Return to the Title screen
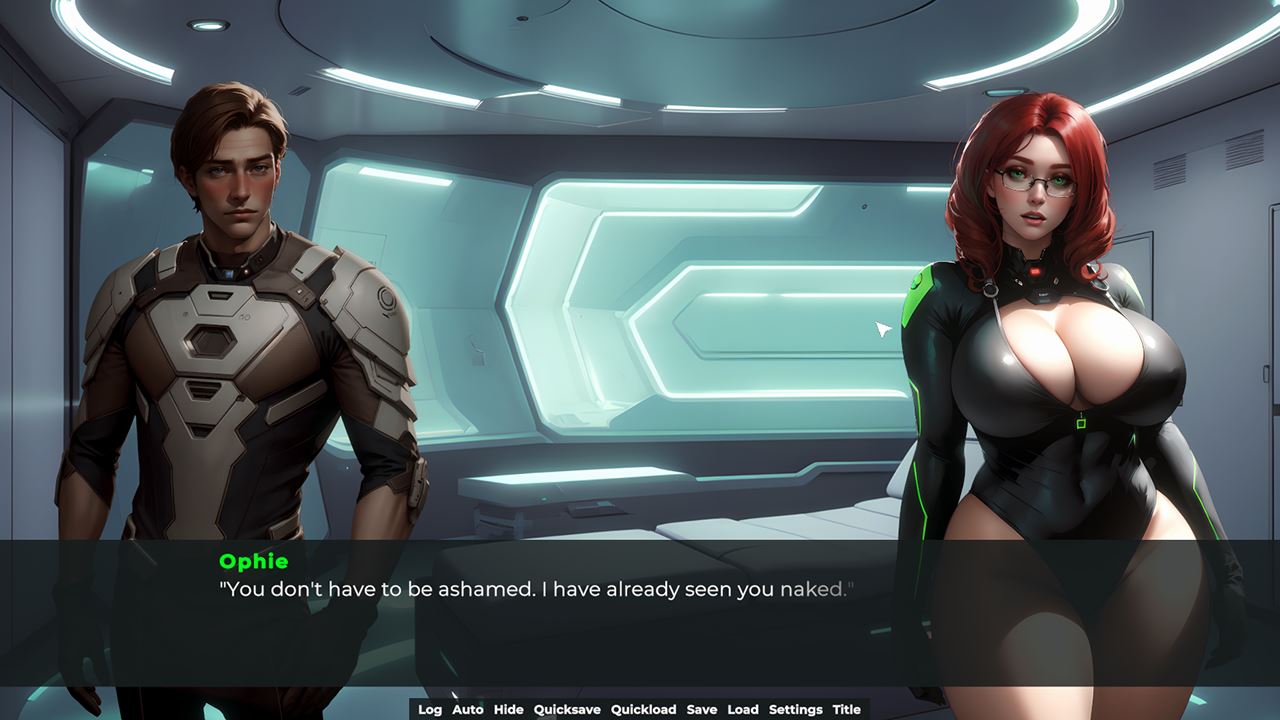The height and width of the screenshot is (720, 1280). point(846,709)
